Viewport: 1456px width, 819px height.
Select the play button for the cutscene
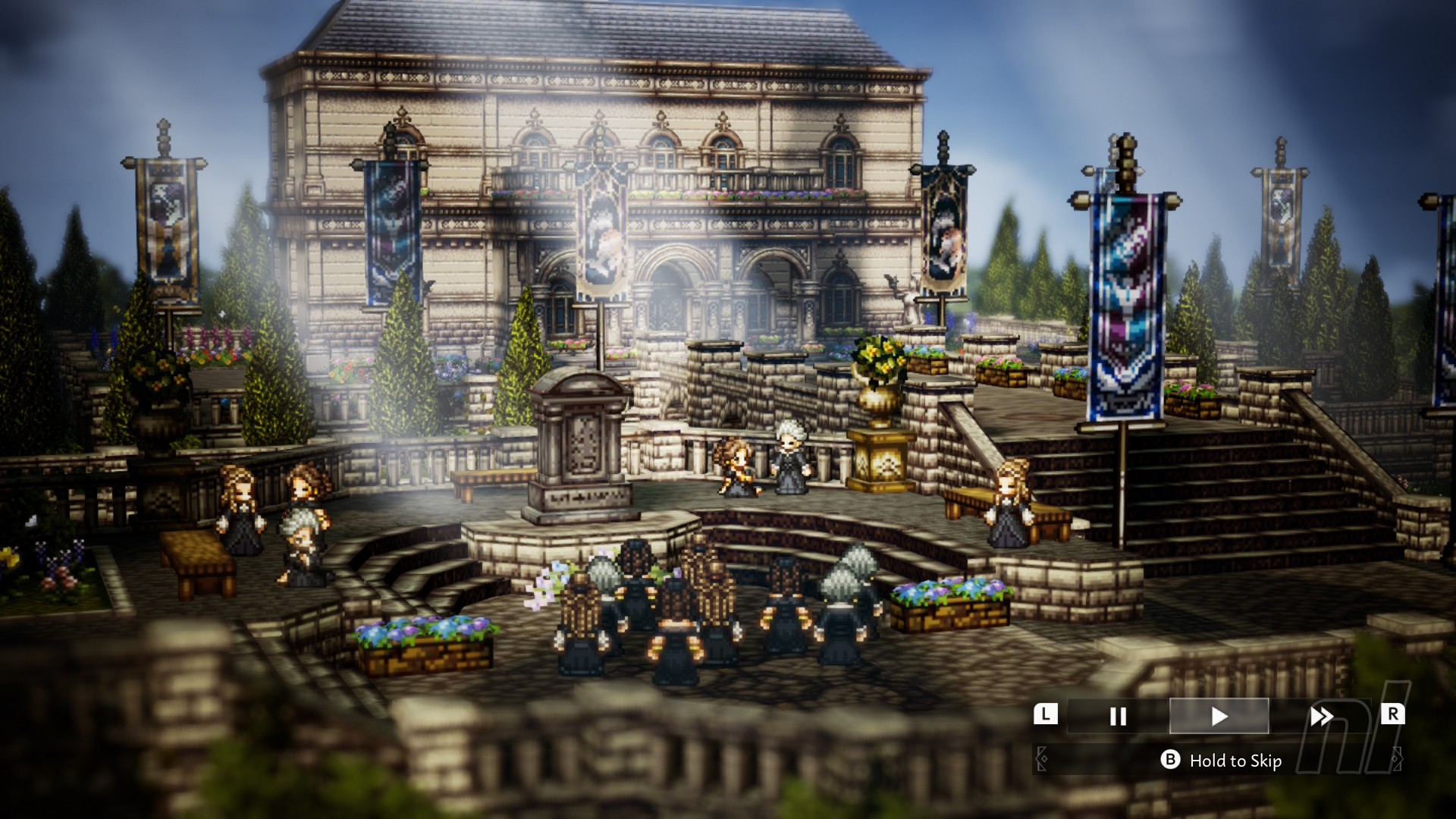[x=1219, y=717]
